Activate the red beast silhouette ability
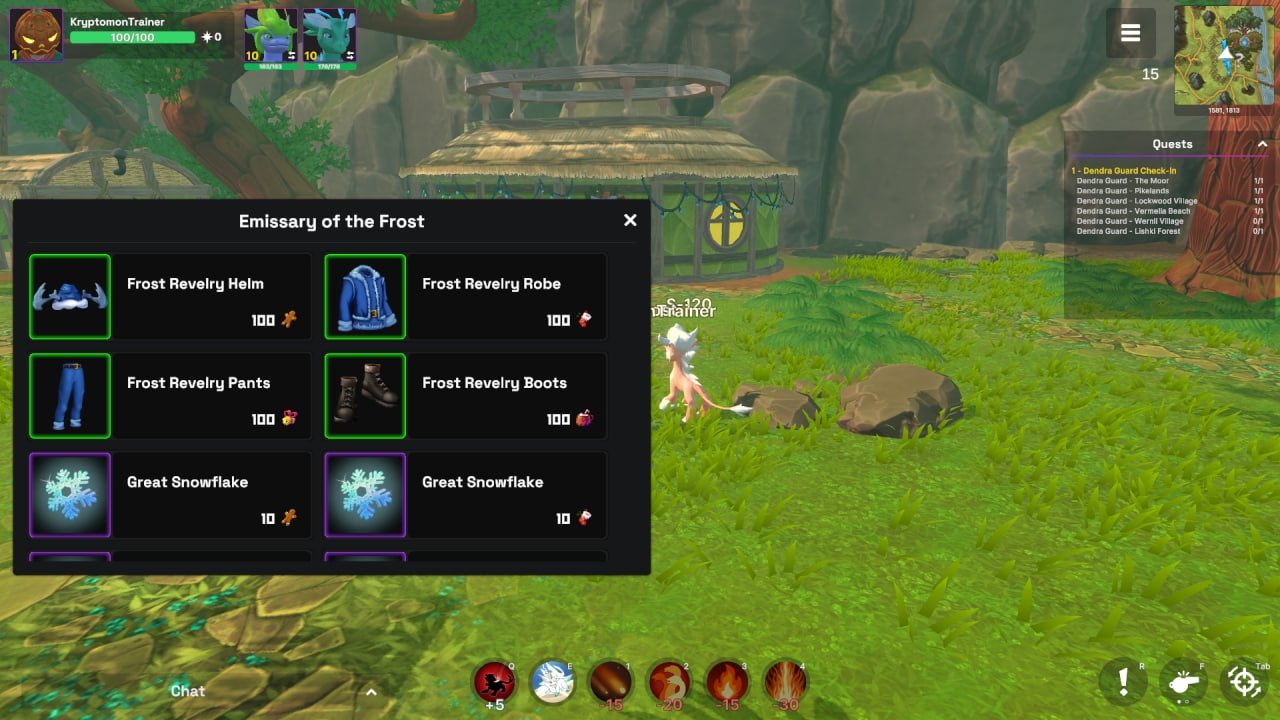The width and height of the screenshot is (1280, 720). 494,682
